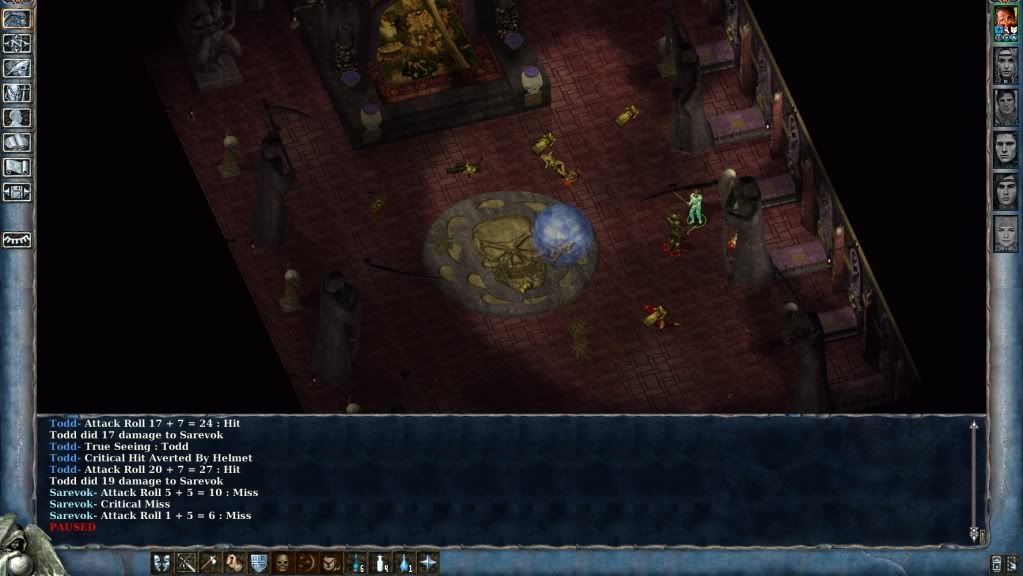Open the area map with the compass icon
This screenshot has height=576, width=1023.
[x=17, y=43]
